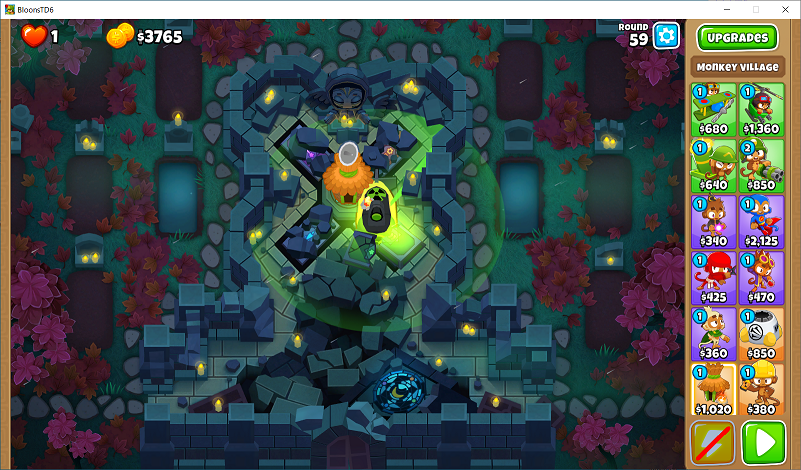This screenshot has height=470, width=801.
Task: Choose the Druid tower for $360
Action: pos(711,333)
